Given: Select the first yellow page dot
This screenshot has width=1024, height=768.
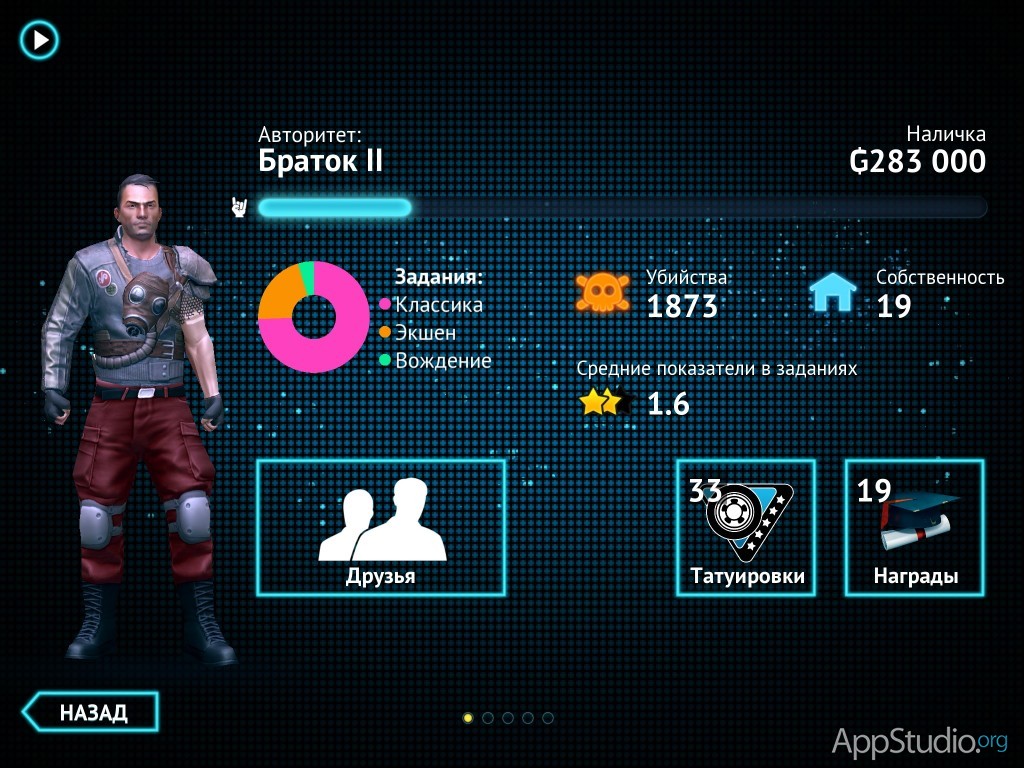Looking at the screenshot, I should [x=468, y=717].
